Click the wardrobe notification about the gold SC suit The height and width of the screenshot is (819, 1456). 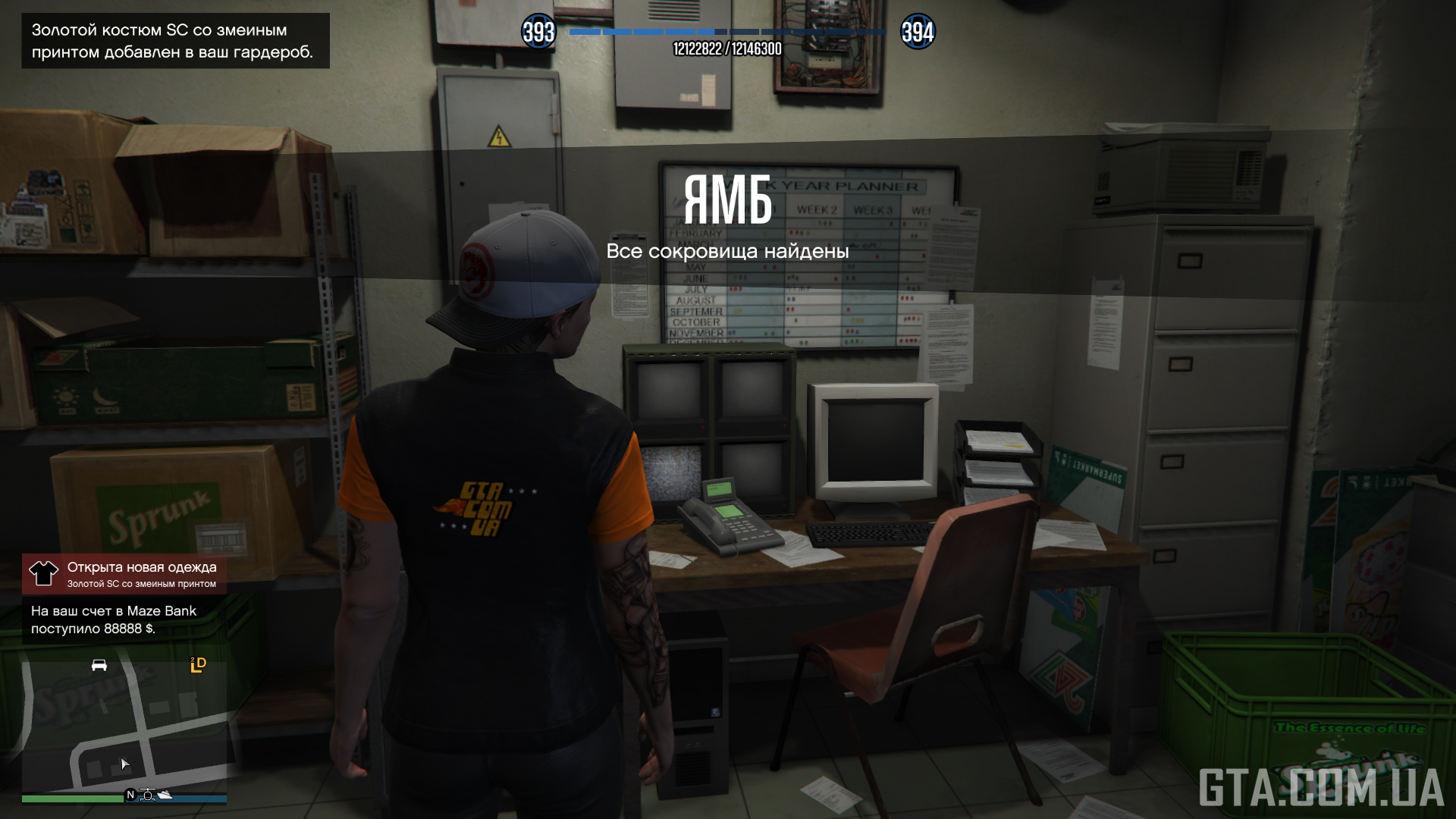[175, 41]
